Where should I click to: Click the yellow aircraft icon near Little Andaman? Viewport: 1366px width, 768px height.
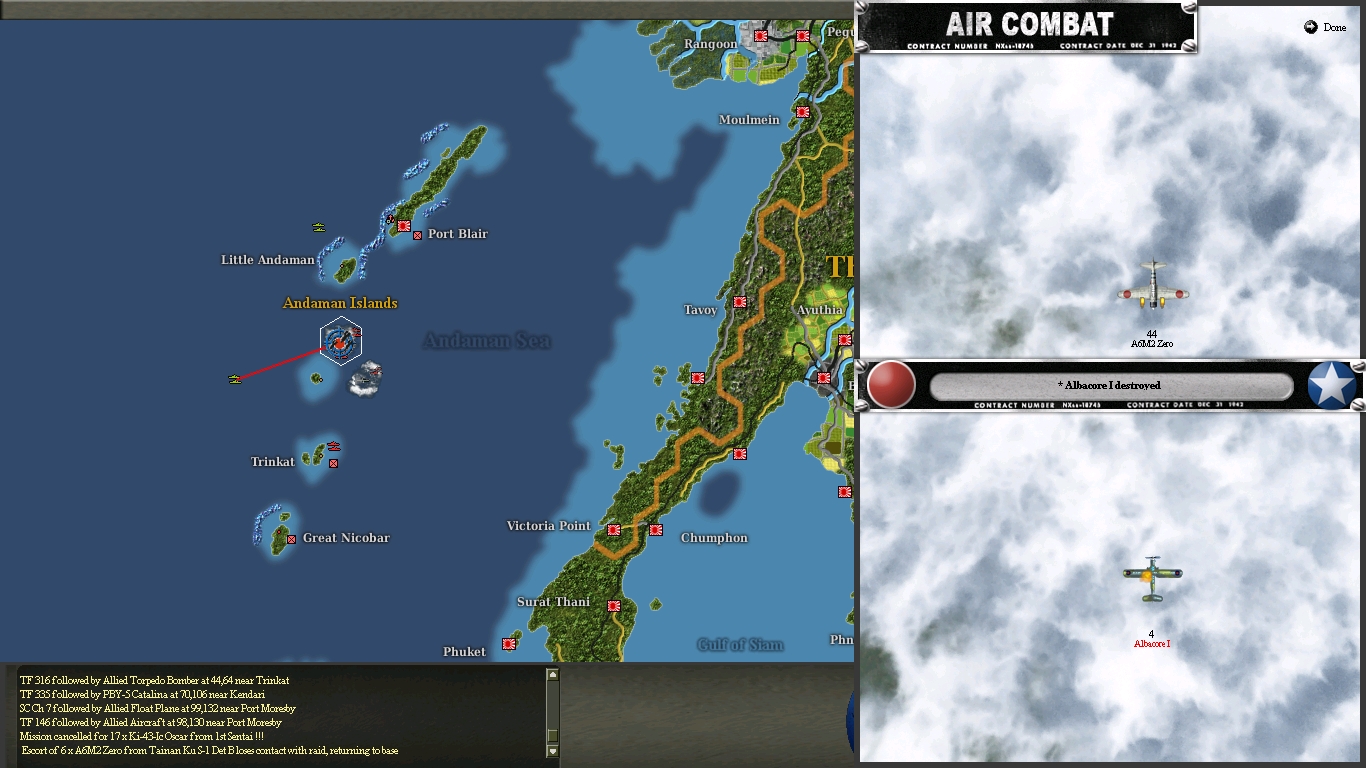click(318, 227)
